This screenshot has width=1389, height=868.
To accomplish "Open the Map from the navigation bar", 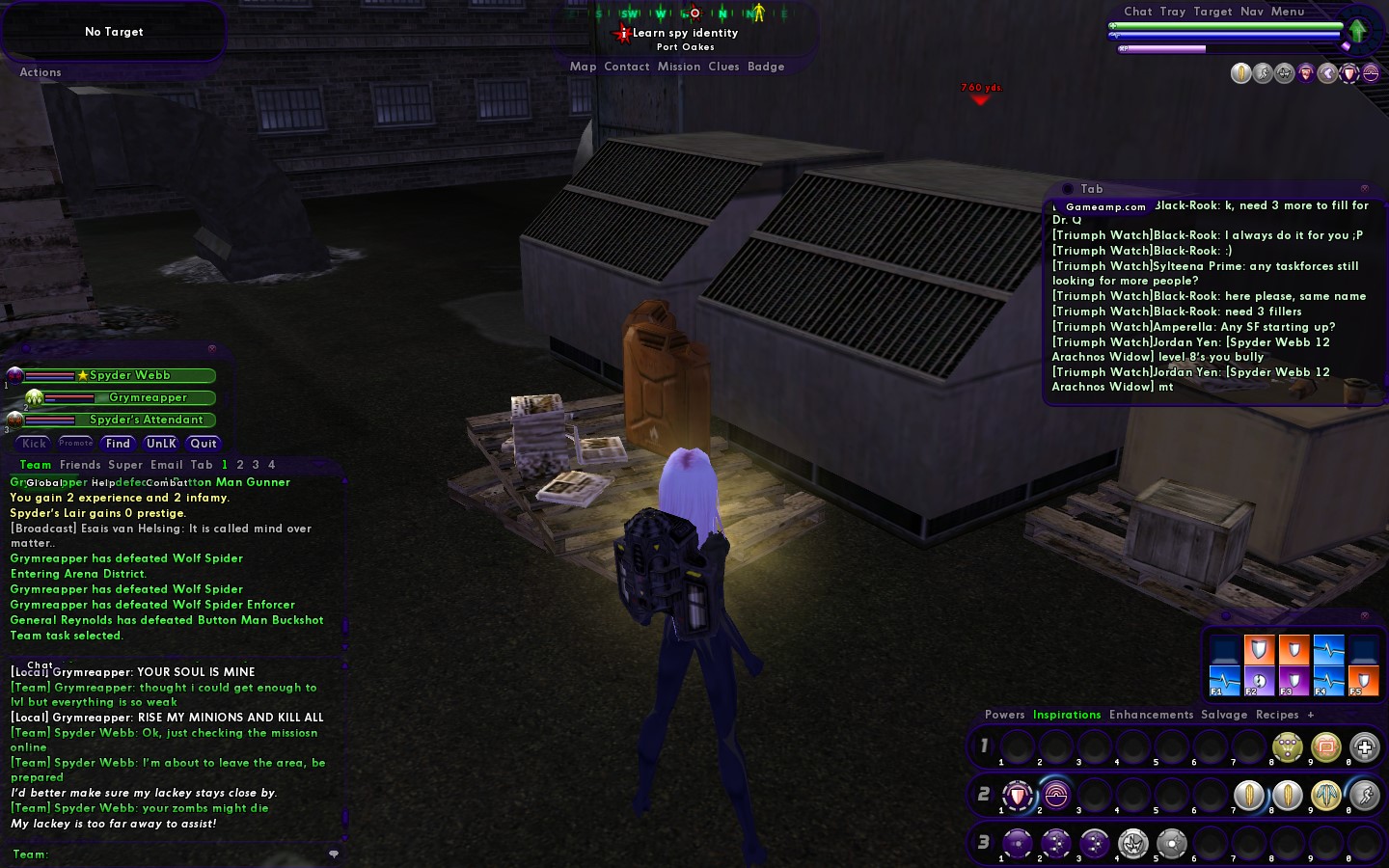I will pyautogui.click(x=583, y=67).
